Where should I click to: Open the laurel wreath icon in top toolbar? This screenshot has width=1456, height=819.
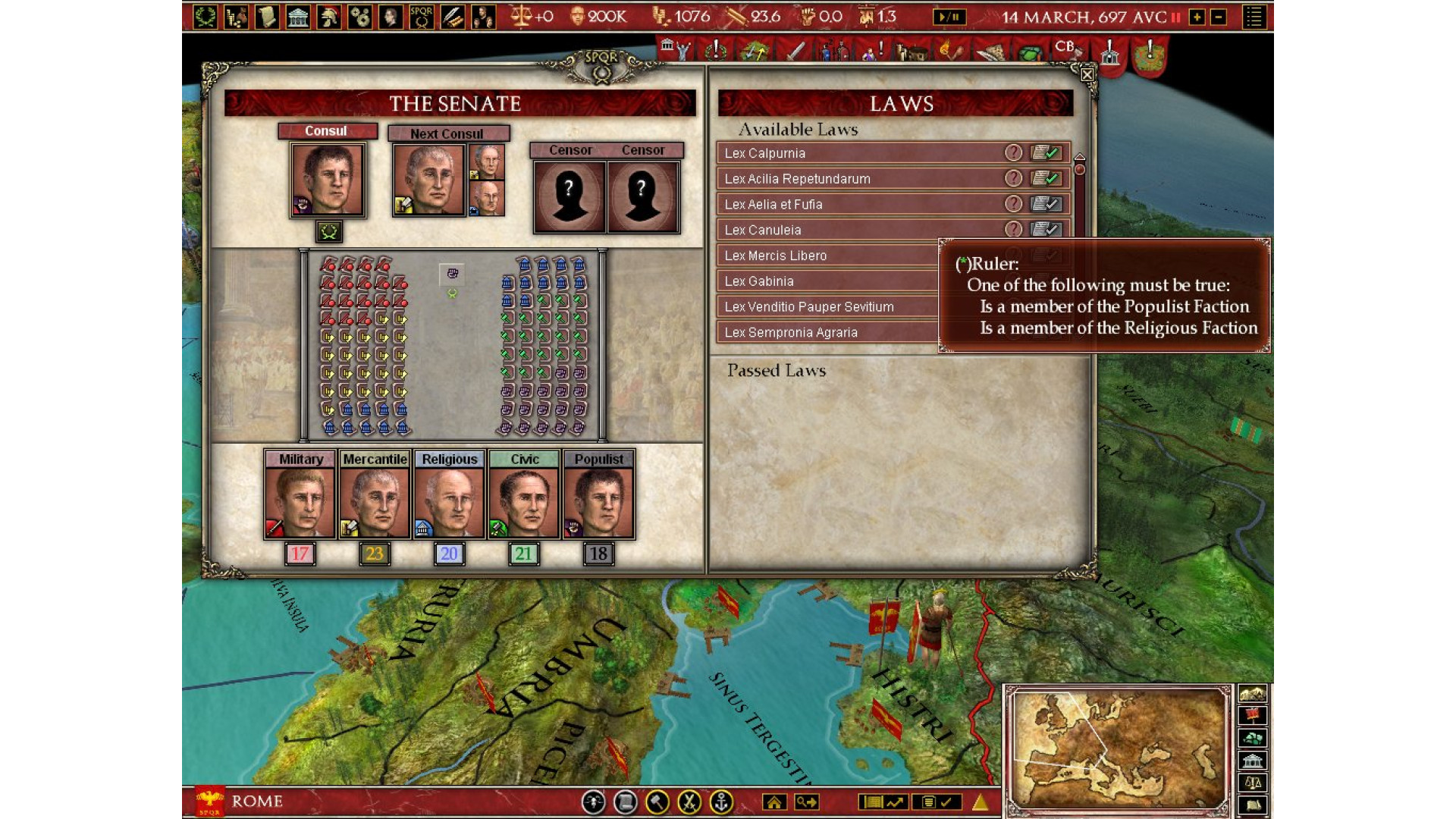pos(205,17)
